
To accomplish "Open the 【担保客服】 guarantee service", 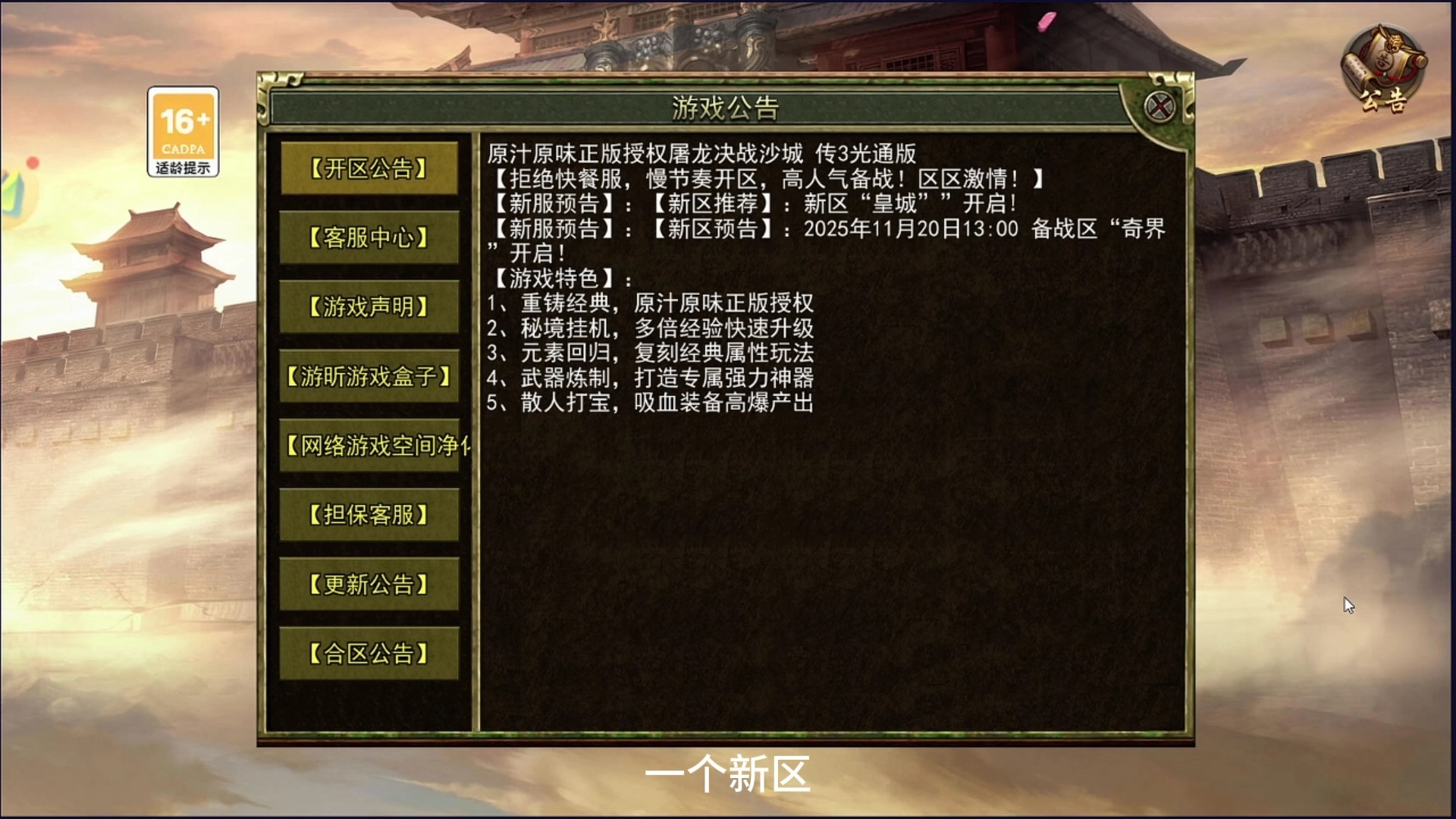I will [x=369, y=515].
